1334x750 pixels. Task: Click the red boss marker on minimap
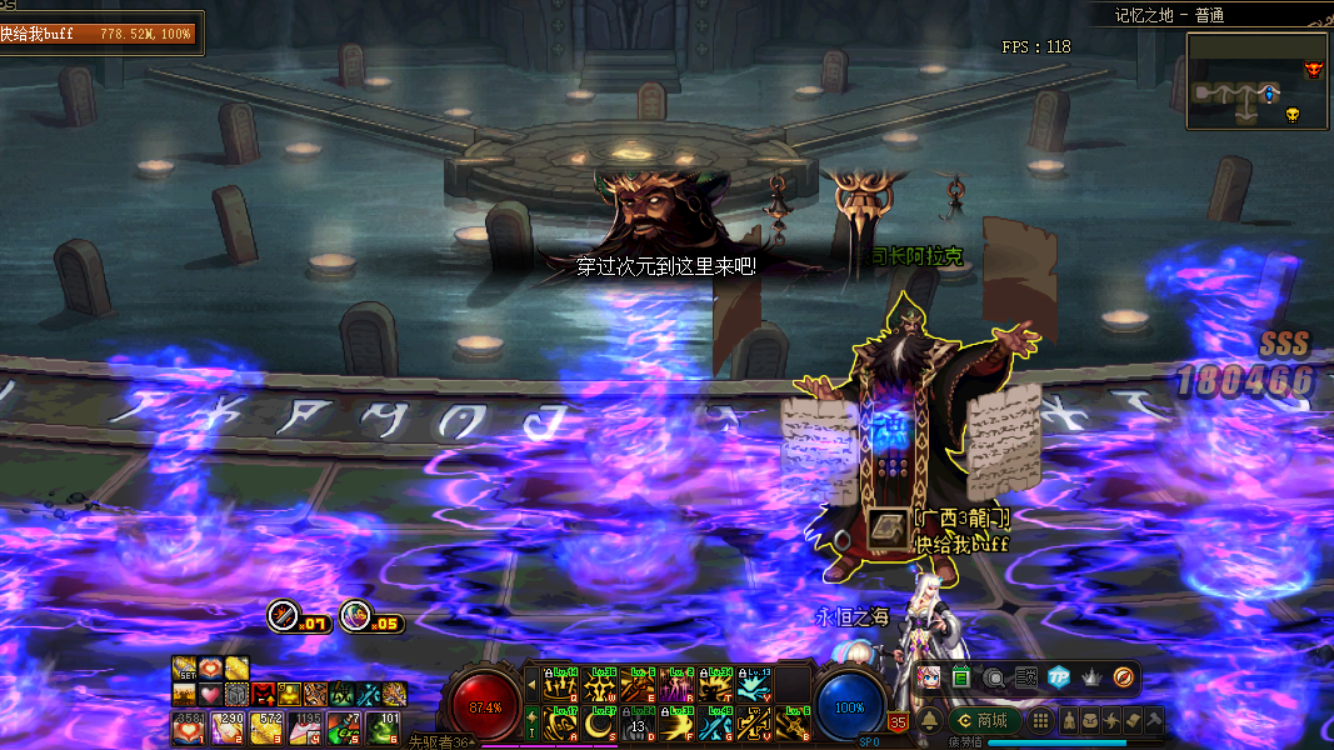(1313, 69)
